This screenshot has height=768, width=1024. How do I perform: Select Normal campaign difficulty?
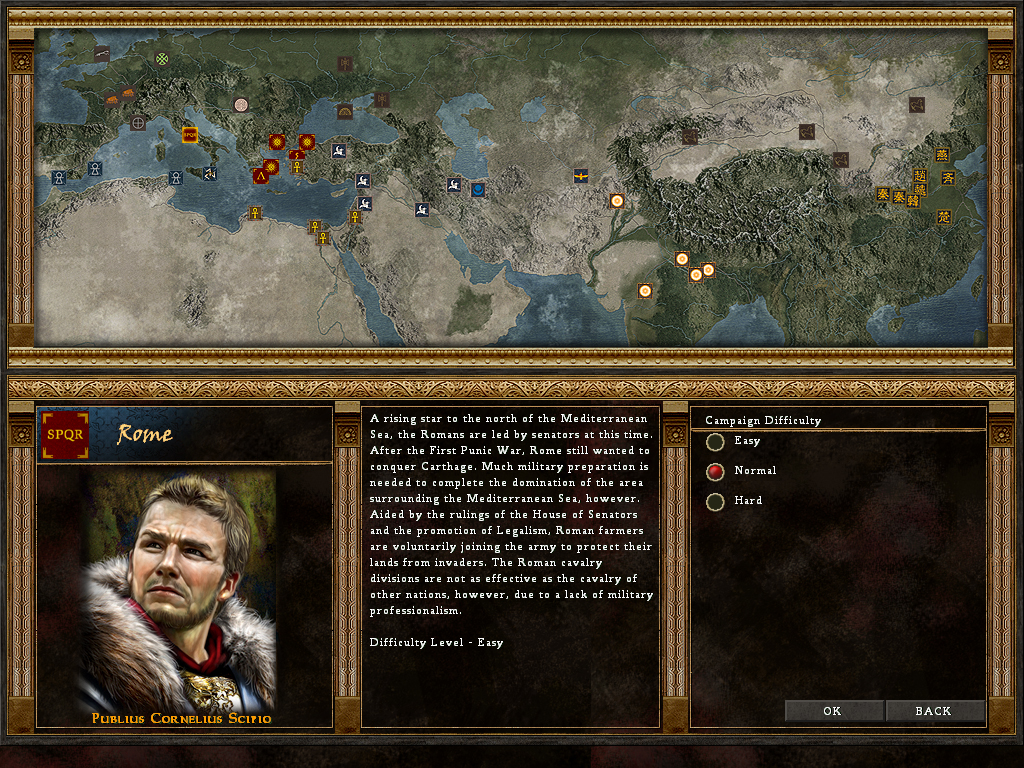click(715, 471)
